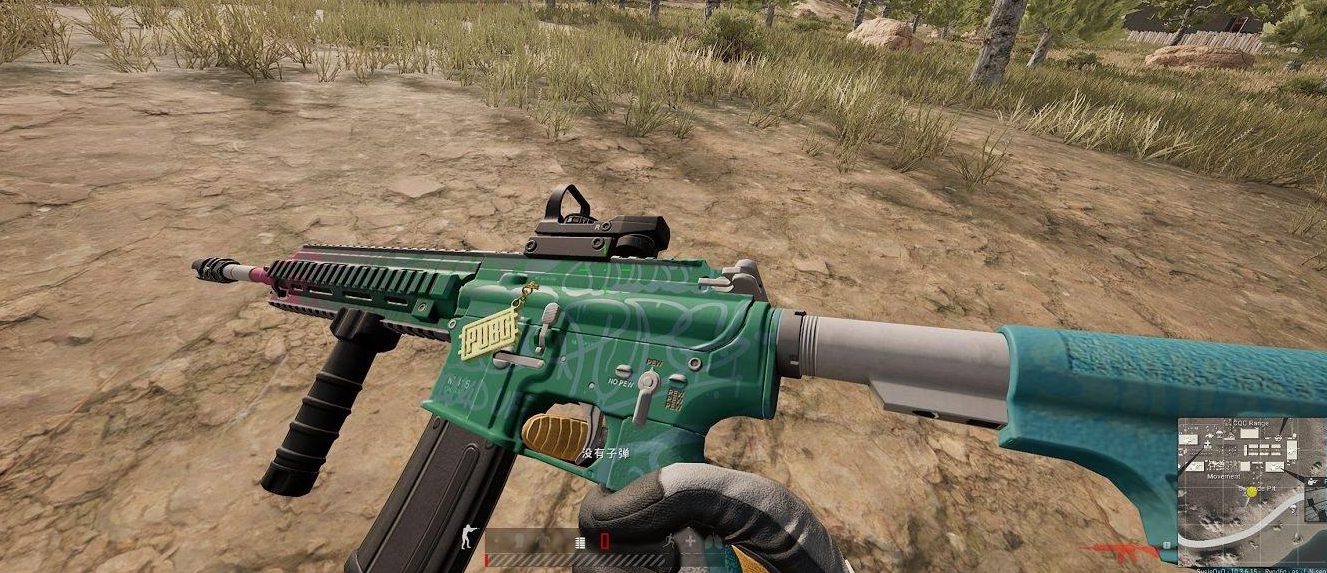
Task: Click the plus-sign healing status icon
Action: coord(689,541)
